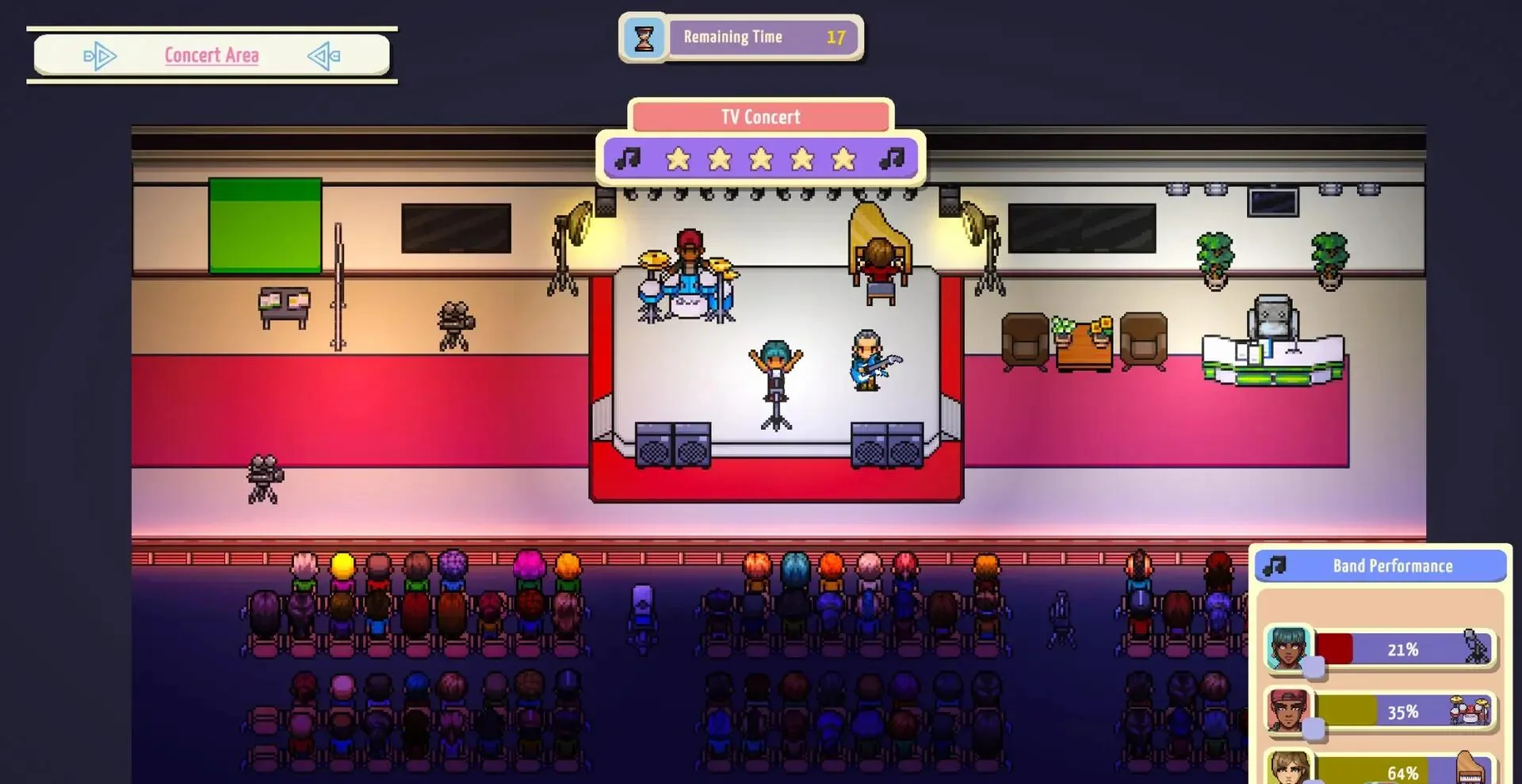Select the red-cap drummer portrait
The width and height of the screenshot is (1522, 784).
(1287, 709)
